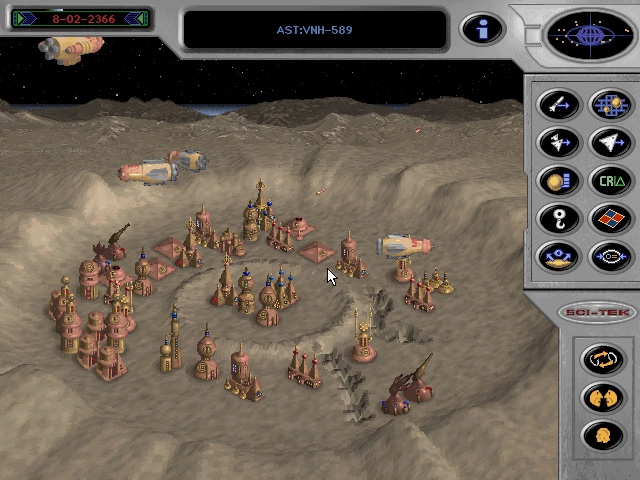Click the orange cycling arrows button

tap(604, 359)
